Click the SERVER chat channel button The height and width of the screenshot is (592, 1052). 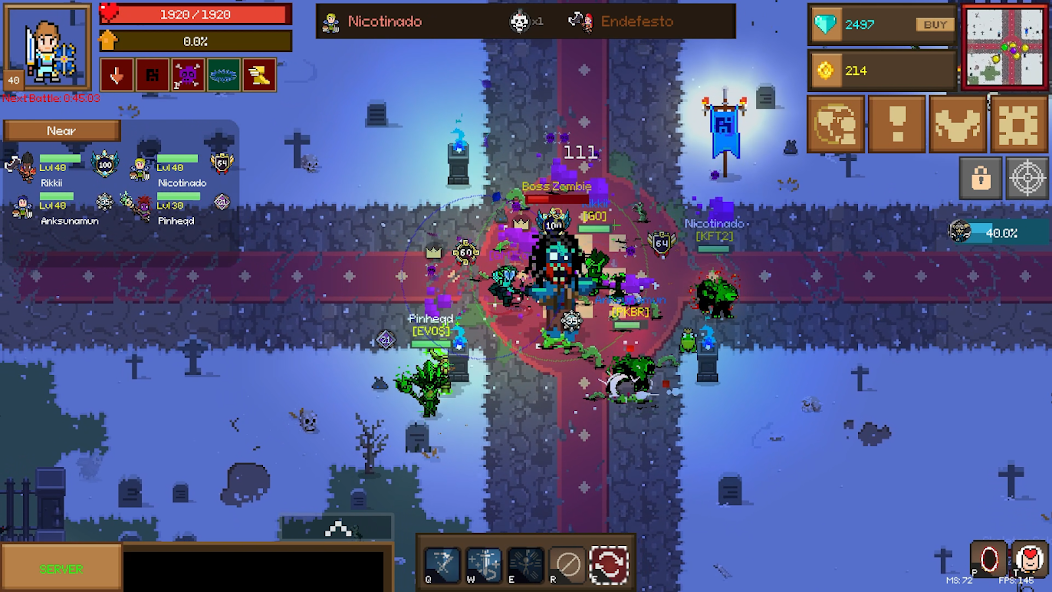(61, 568)
